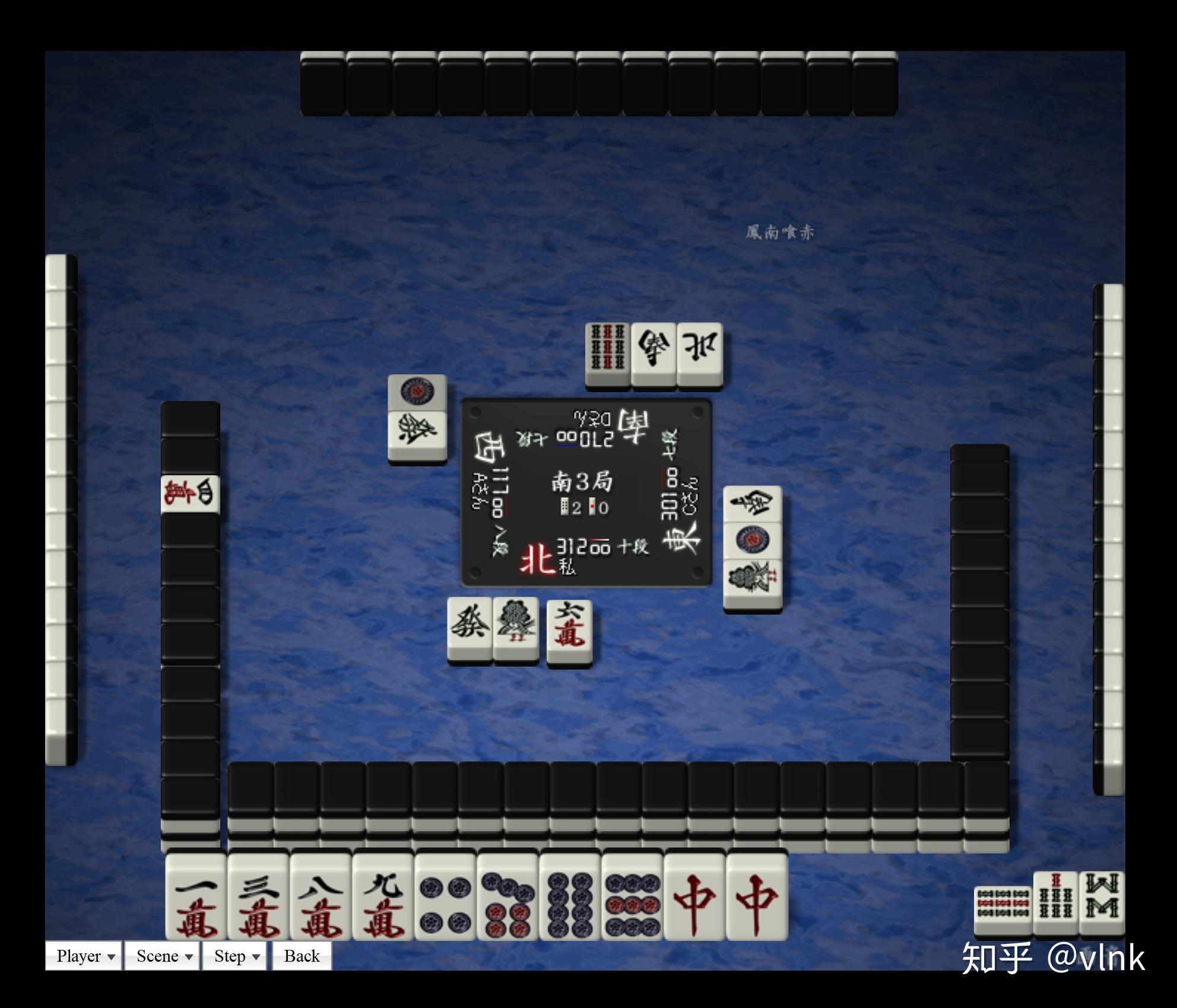The height and width of the screenshot is (1008, 1177).
Task: Select the nine-circle tile in hand
Action: click(x=632, y=897)
